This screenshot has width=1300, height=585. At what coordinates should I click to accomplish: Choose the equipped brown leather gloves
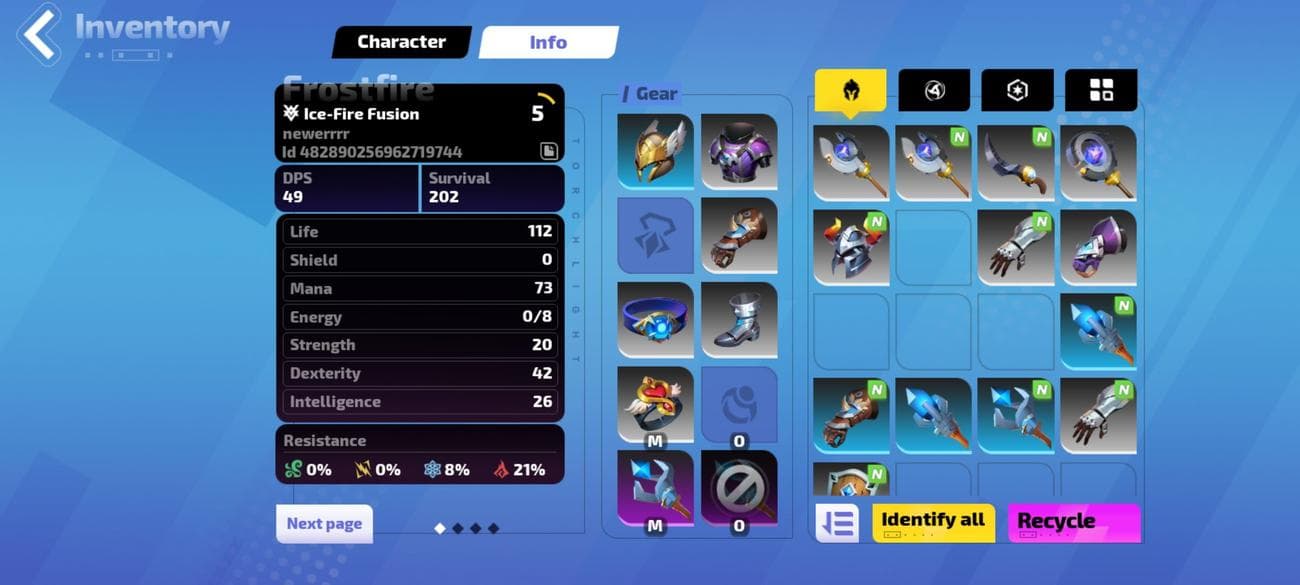(x=739, y=235)
